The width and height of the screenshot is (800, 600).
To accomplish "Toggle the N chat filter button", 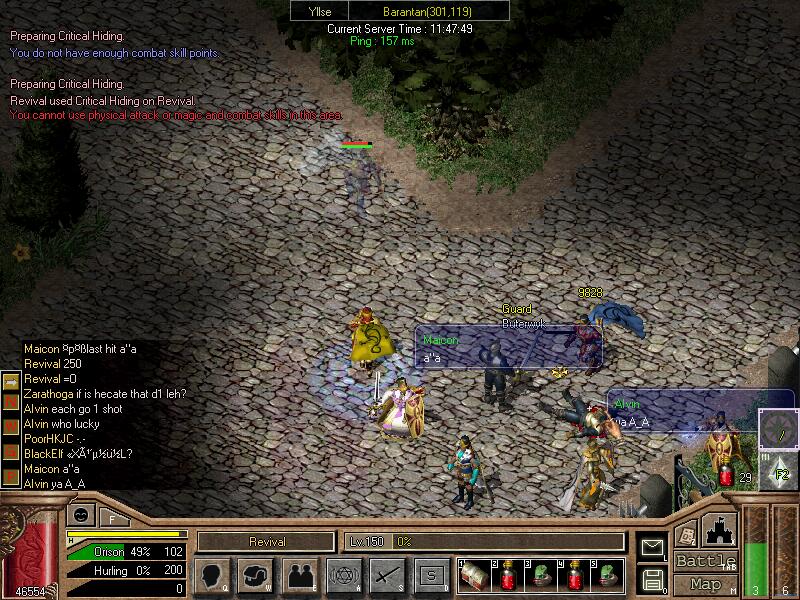I will pos(10,400).
